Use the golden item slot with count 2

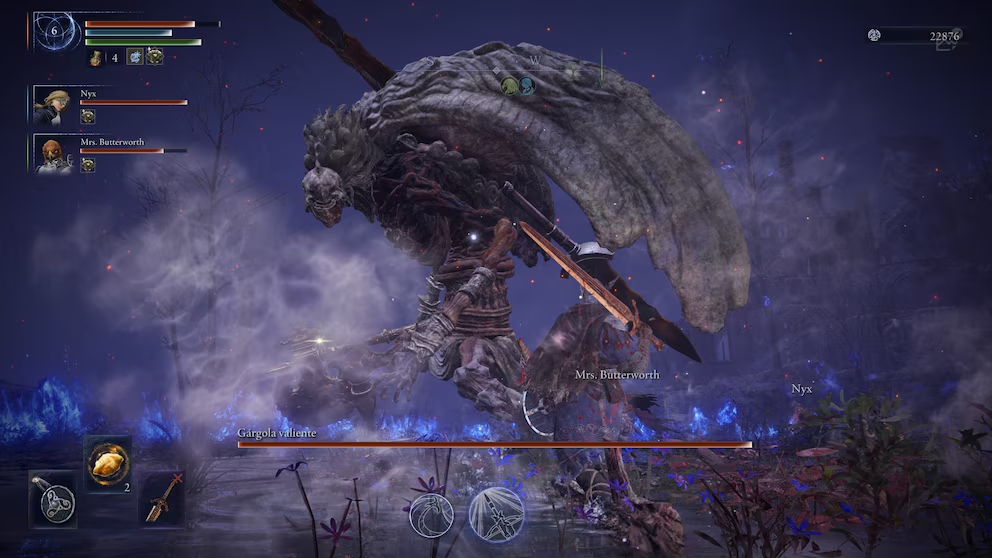[x=107, y=463]
